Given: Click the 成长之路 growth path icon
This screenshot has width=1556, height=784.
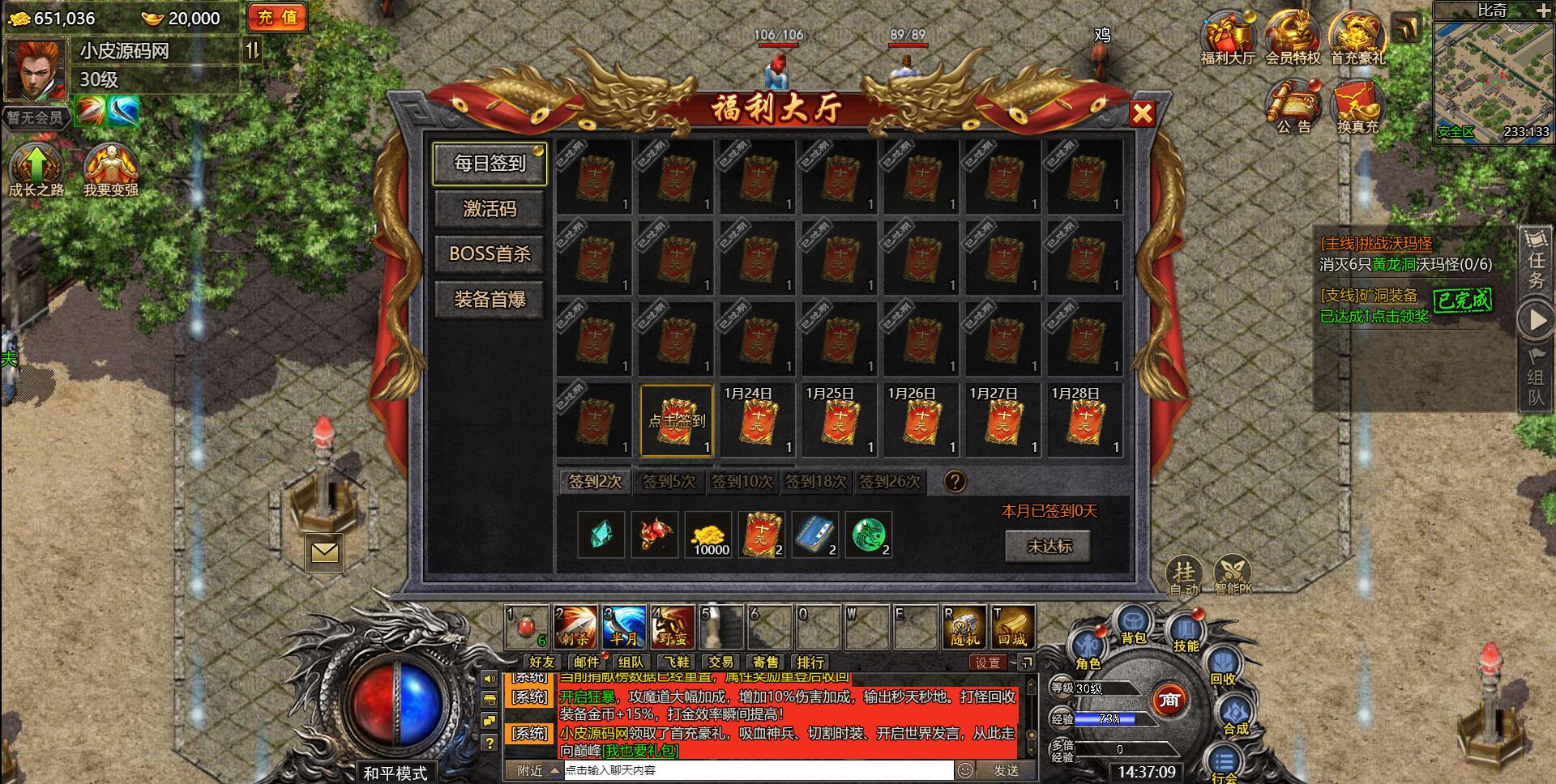Looking at the screenshot, I should 36,168.
